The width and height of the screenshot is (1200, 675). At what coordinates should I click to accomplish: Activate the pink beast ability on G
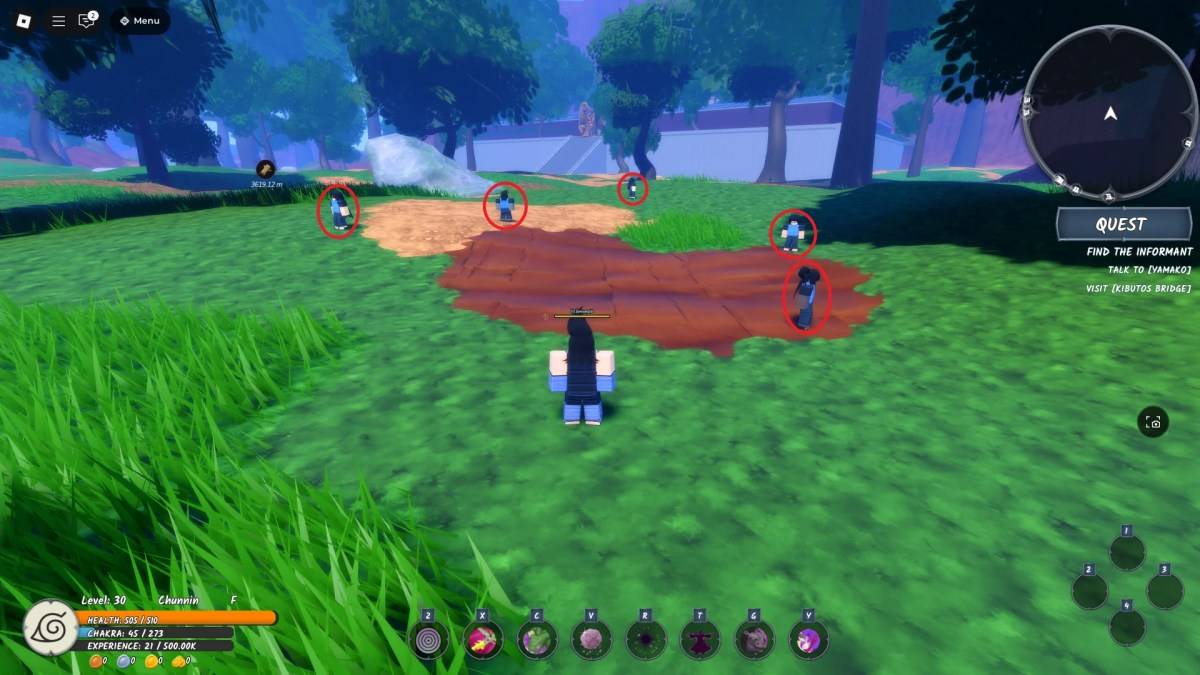(754, 639)
